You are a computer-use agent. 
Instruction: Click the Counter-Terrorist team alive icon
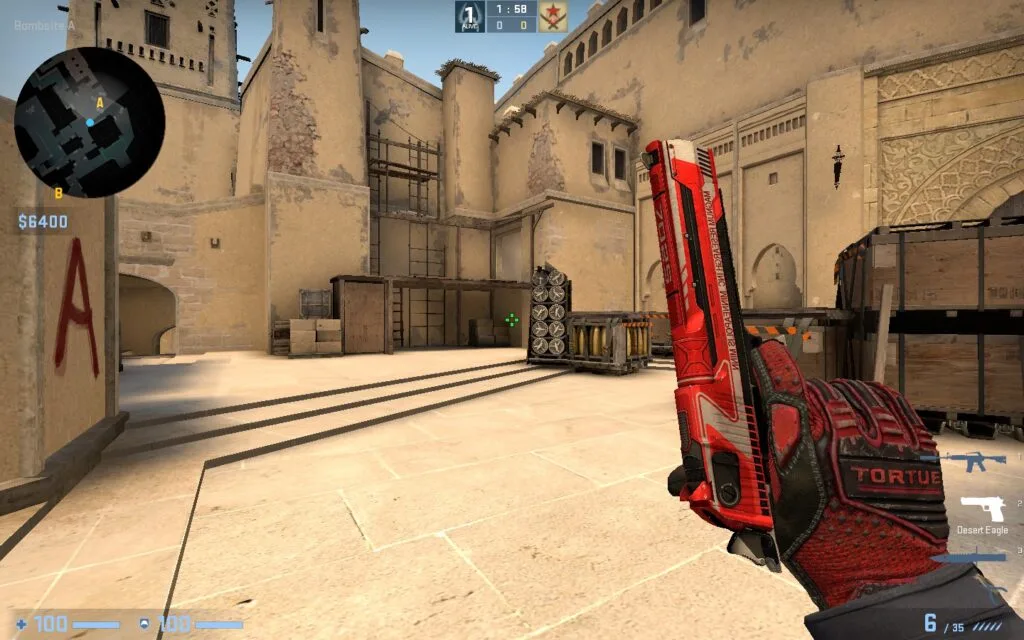(470, 15)
